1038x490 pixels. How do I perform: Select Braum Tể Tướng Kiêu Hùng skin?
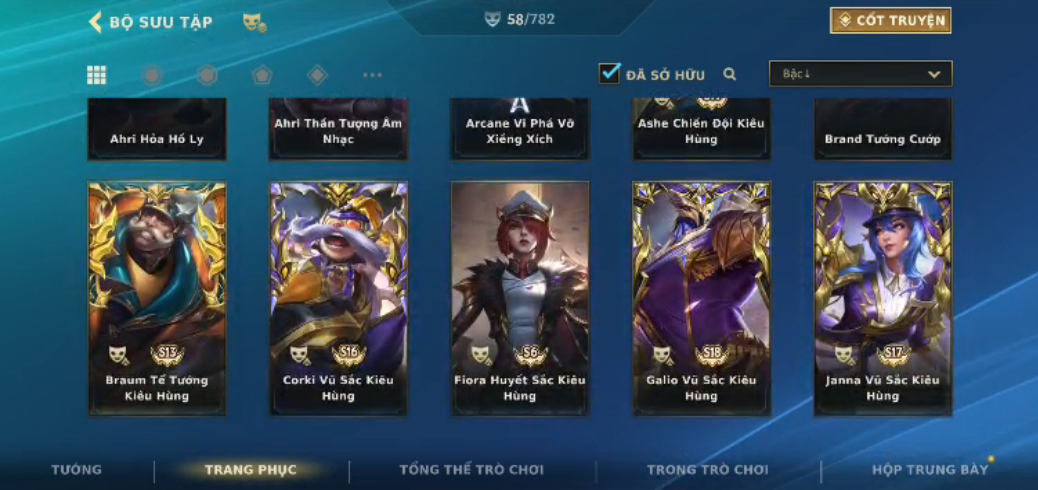pos(157,297)
